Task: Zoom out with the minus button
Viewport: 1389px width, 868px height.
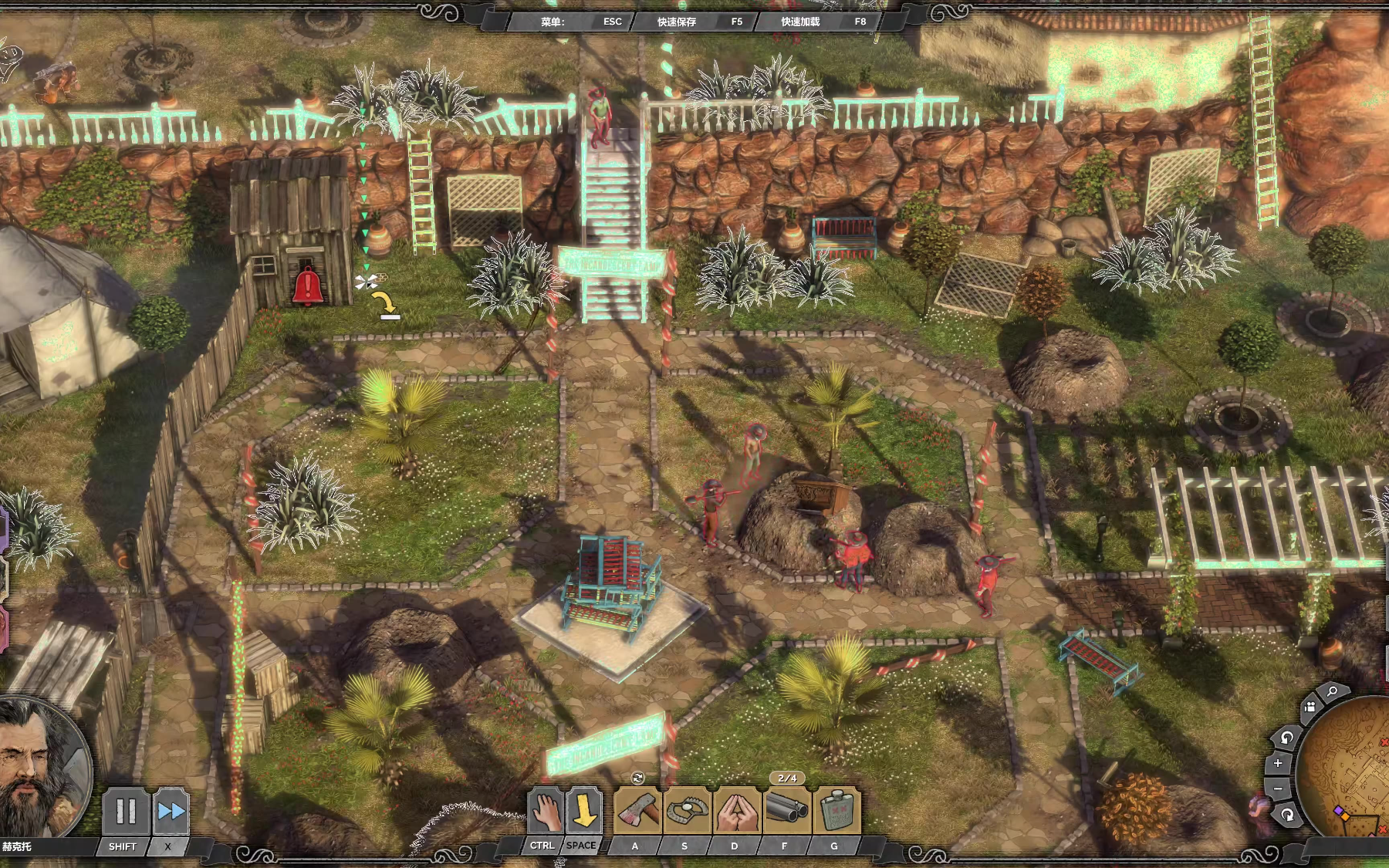Action: coord(1278,789)
